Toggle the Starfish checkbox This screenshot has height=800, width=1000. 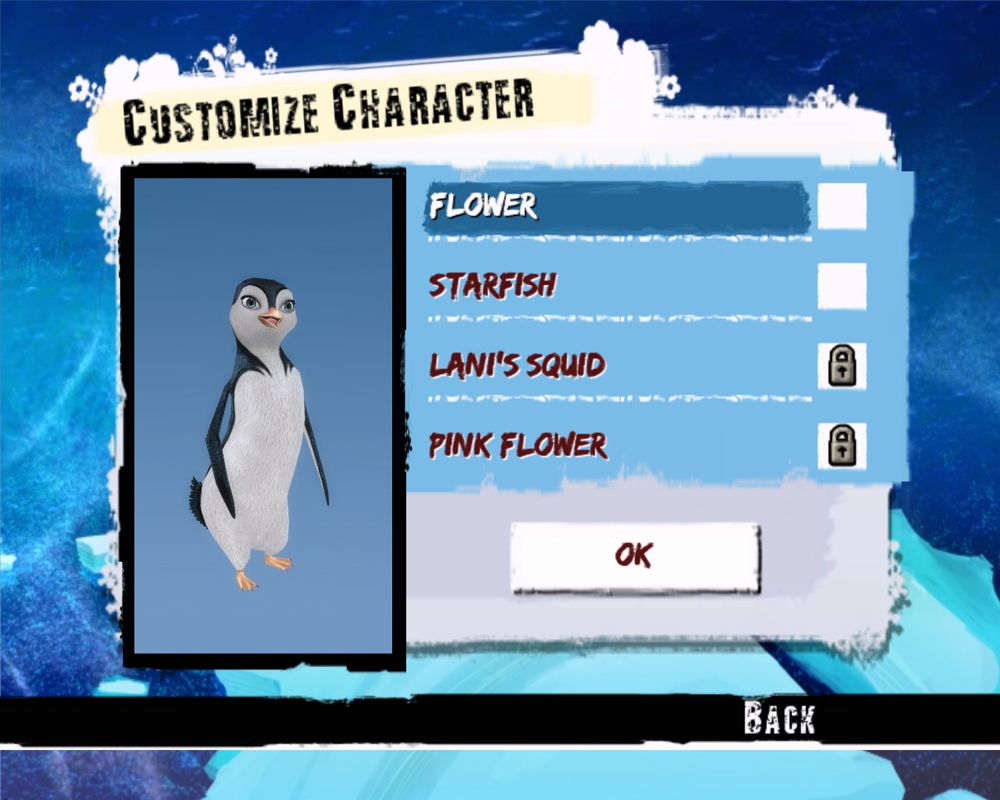click(842, 286)
